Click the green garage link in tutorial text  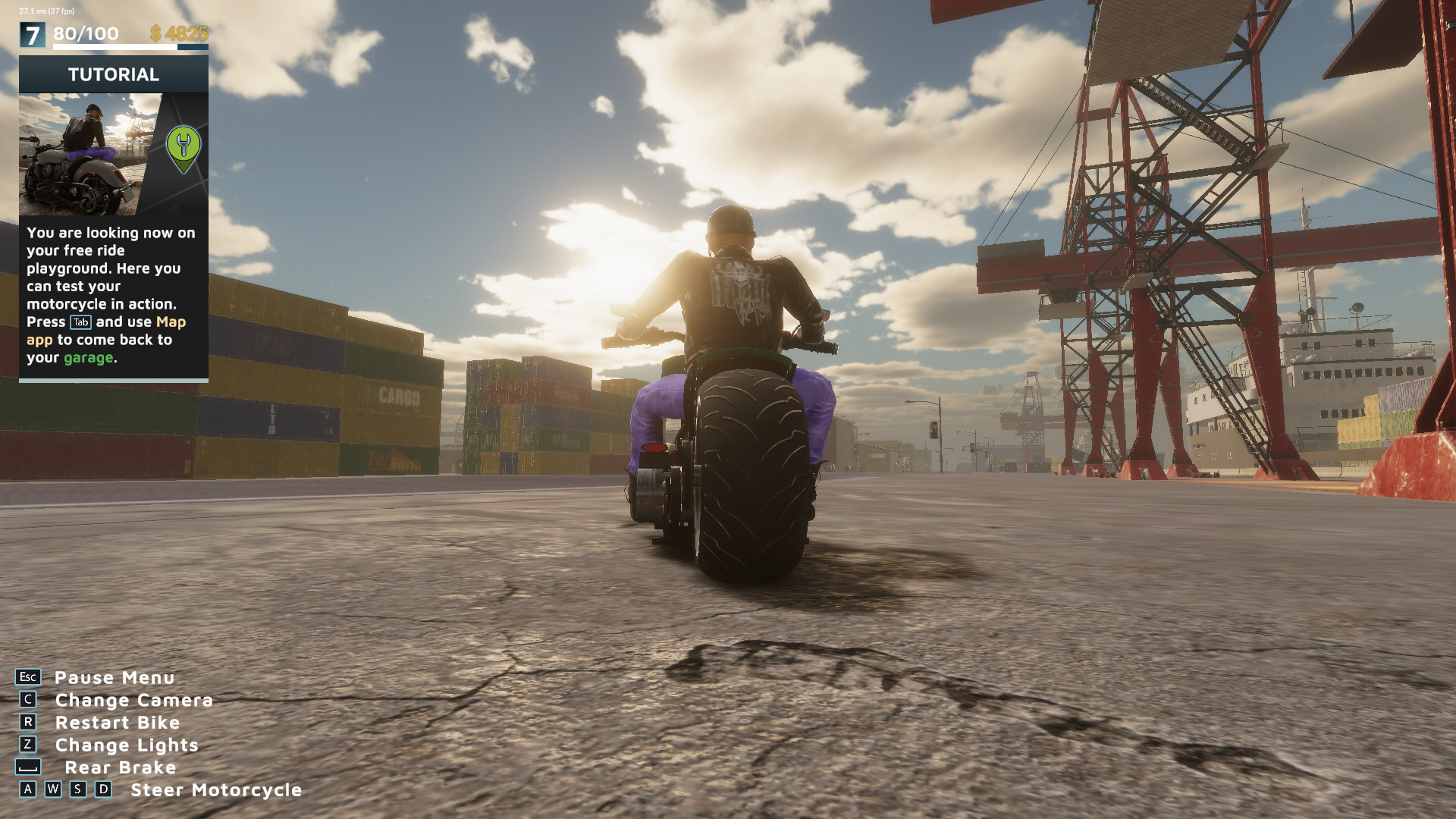90,358
